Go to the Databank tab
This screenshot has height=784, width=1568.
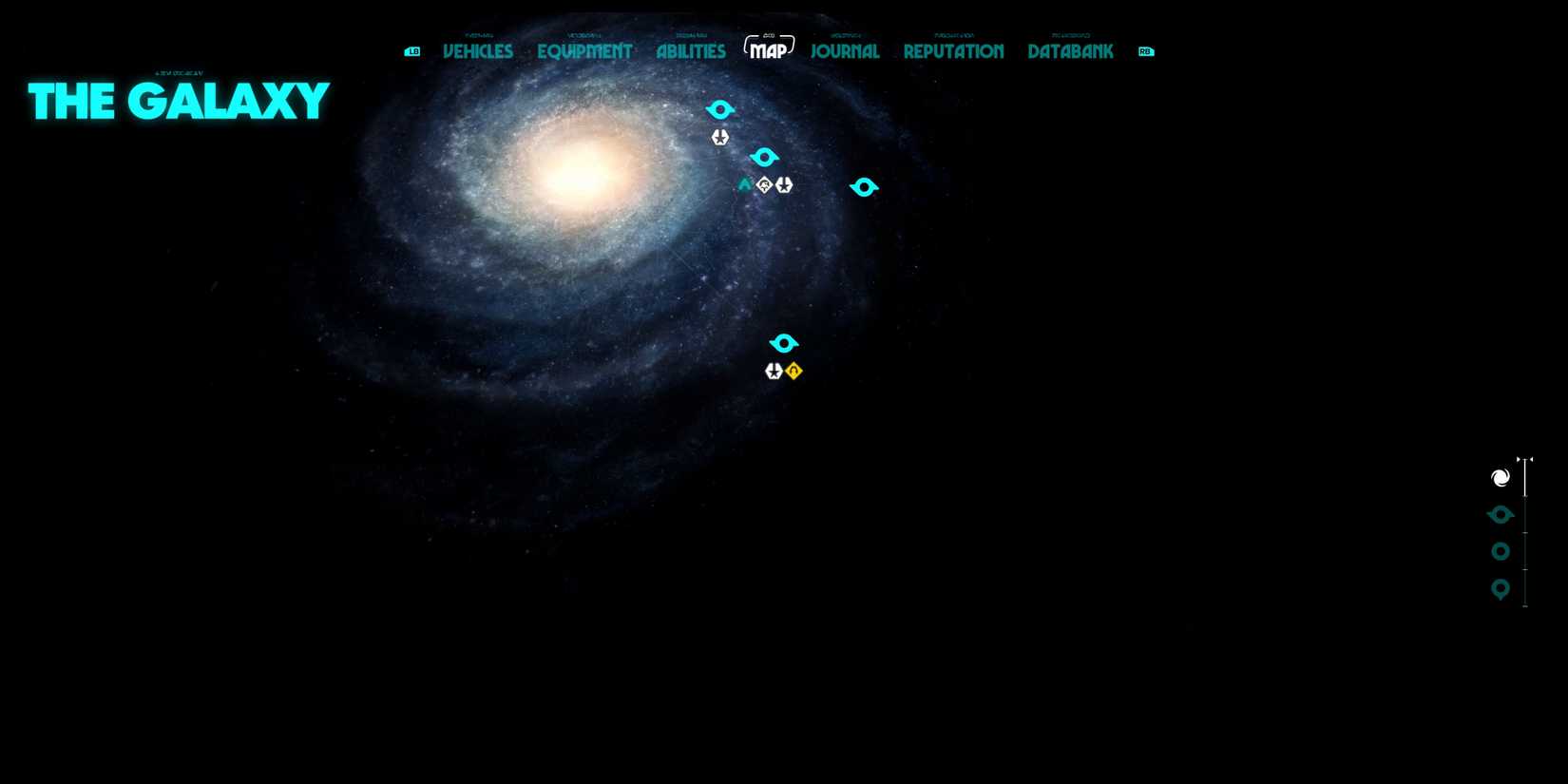1069,51
